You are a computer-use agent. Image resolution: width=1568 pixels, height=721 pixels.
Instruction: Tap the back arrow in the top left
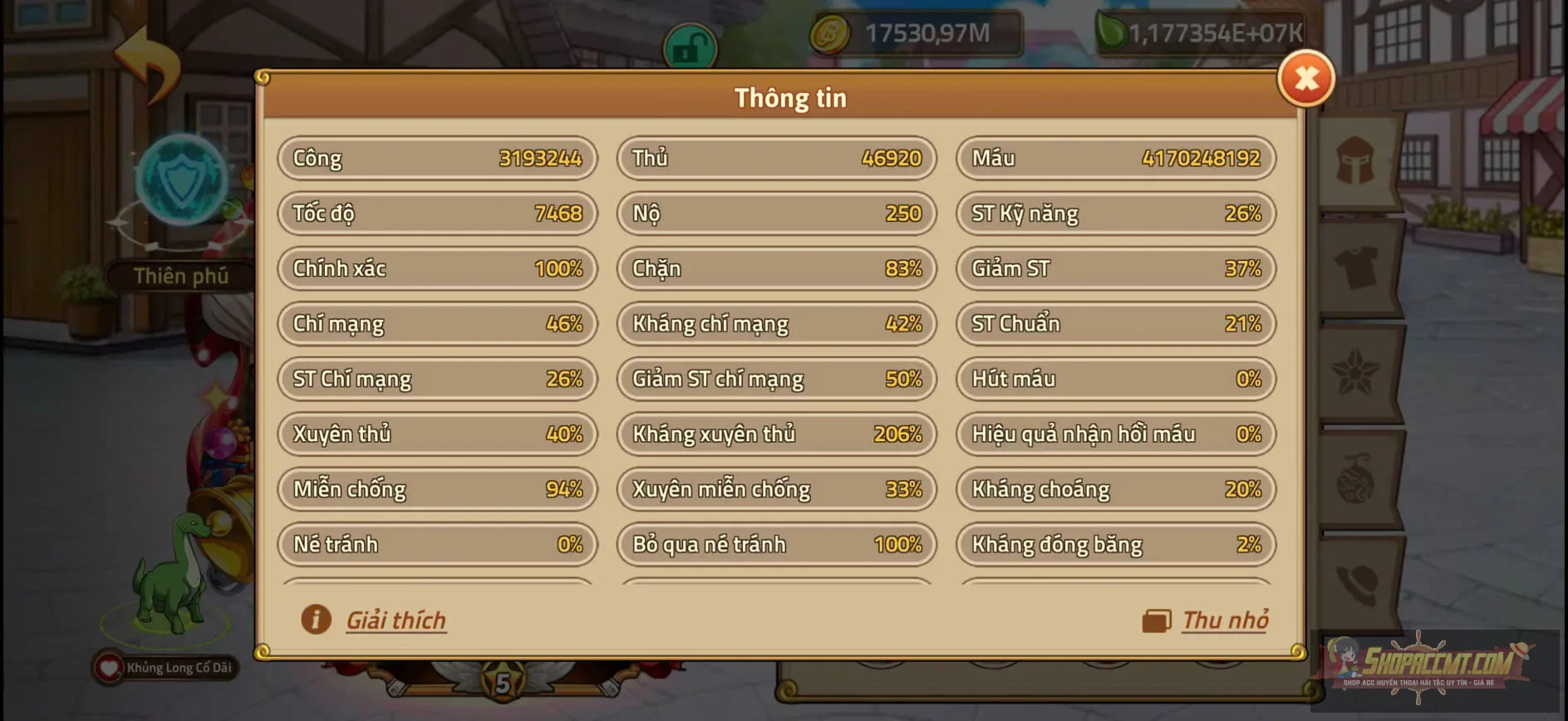pos(148,66)
